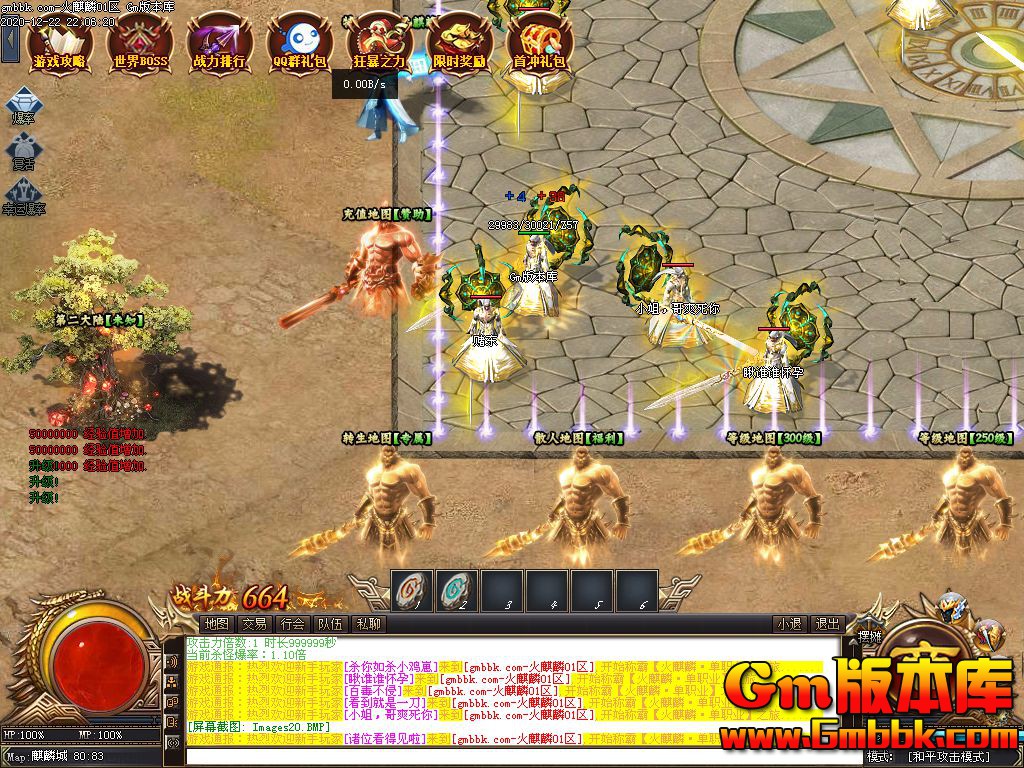Select the 复活 revive icon
This screenshot has height=768, width=1024.
(23, 152)
